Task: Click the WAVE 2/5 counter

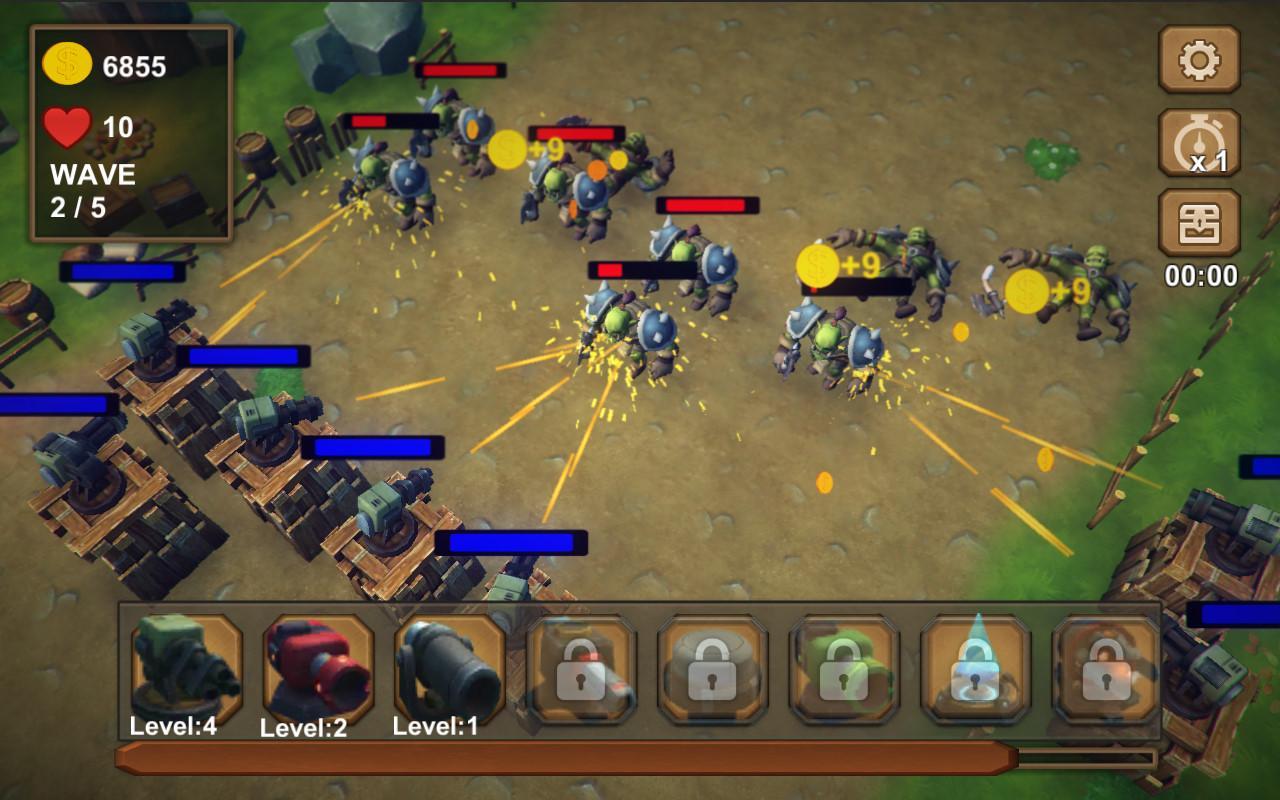Action: point(90,190)
